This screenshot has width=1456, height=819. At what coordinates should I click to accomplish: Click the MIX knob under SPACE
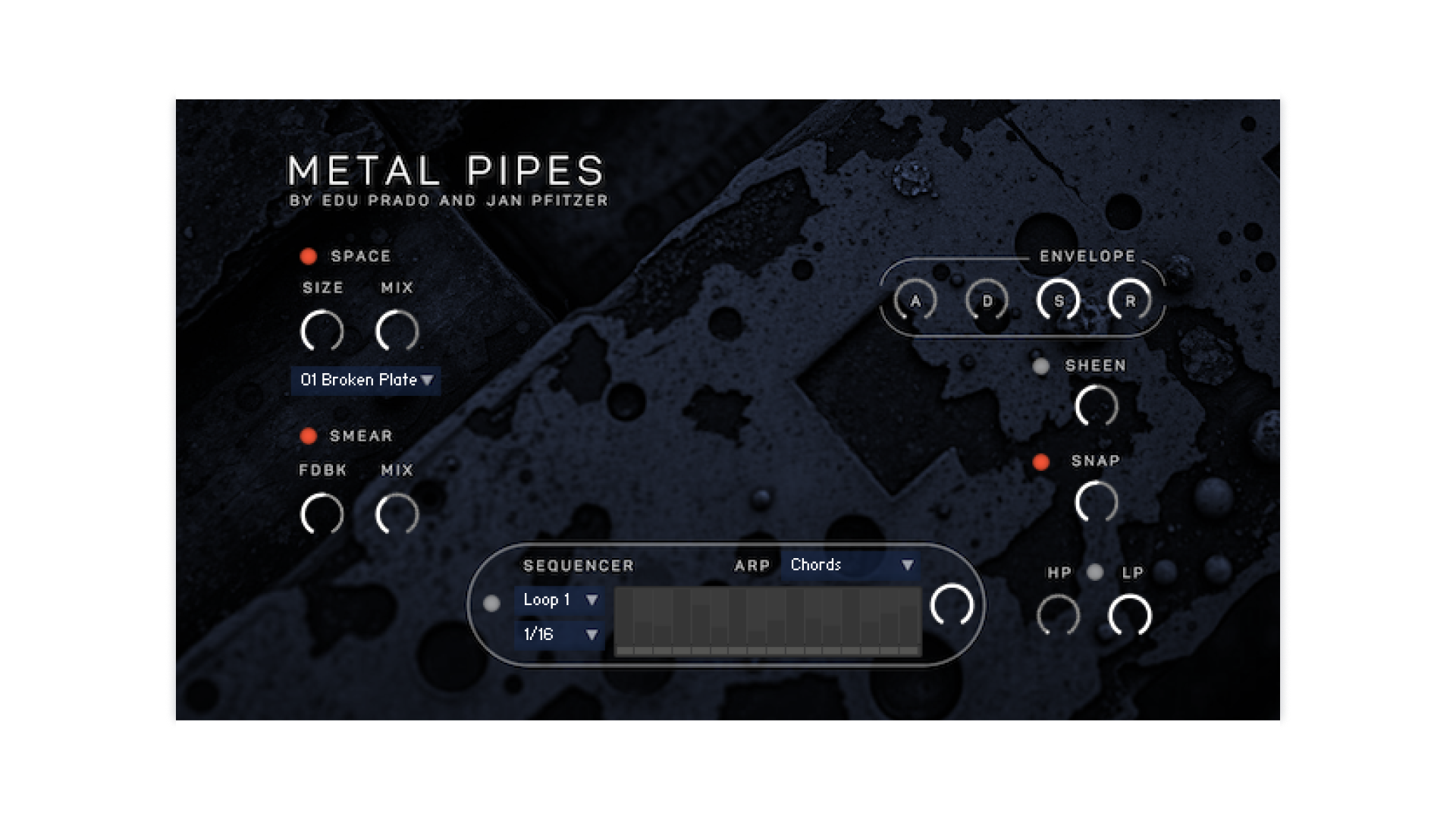point(396,331)
